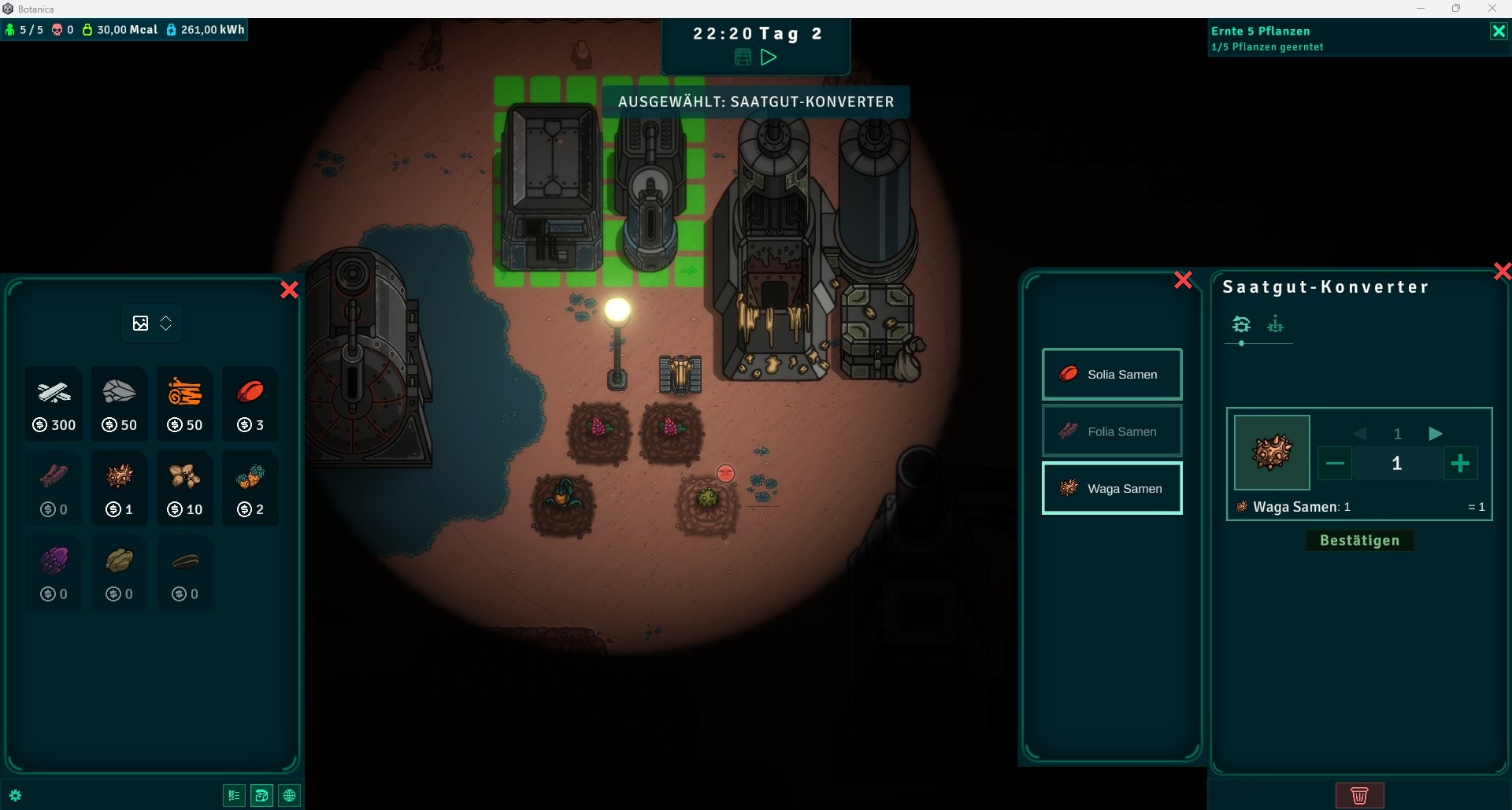
Task: Click the globe icon in bottom toolbar
Action: (x=290, y=796)
